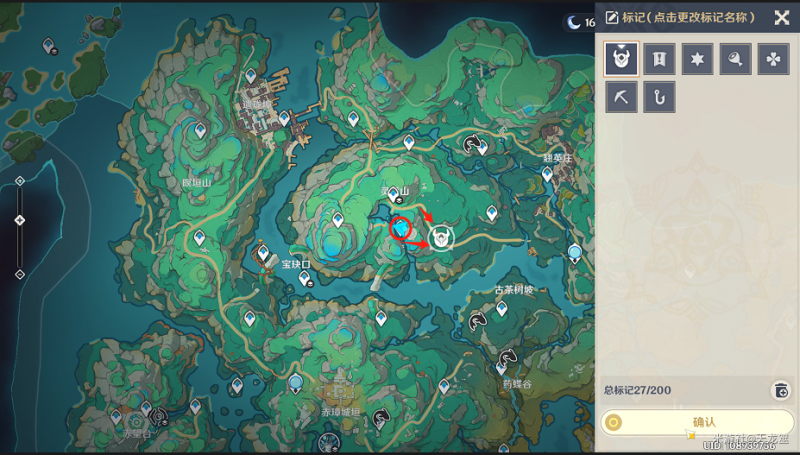Open the marker deletion trash button

(780, 390)
